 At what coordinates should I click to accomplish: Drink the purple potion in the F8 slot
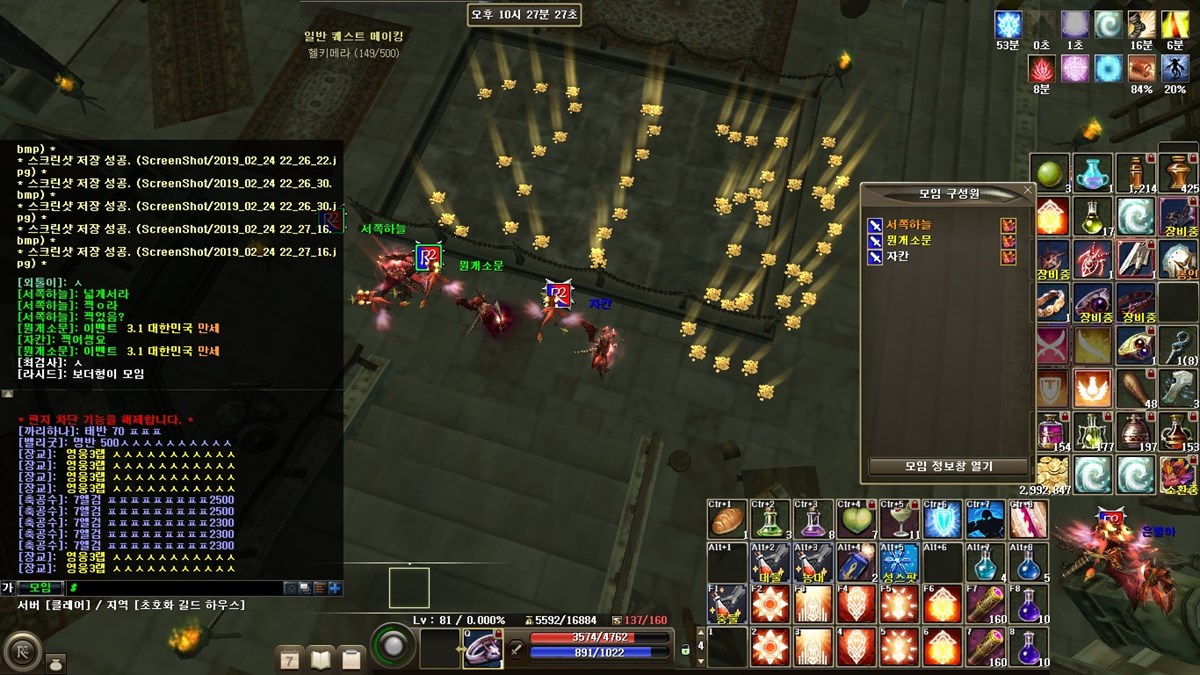pyautogui.click(x=1027, y=604)
